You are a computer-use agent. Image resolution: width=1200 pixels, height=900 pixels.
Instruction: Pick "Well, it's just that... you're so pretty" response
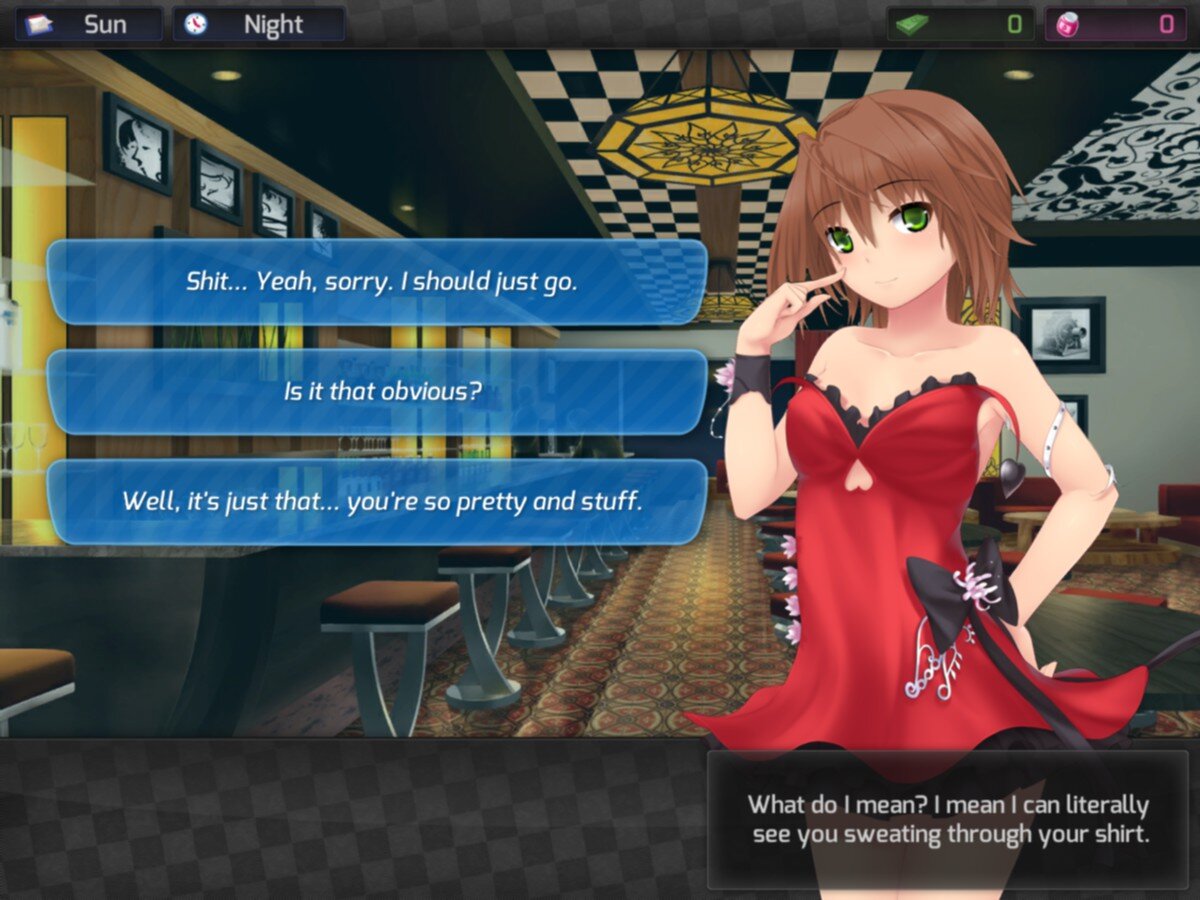[380, 501]
